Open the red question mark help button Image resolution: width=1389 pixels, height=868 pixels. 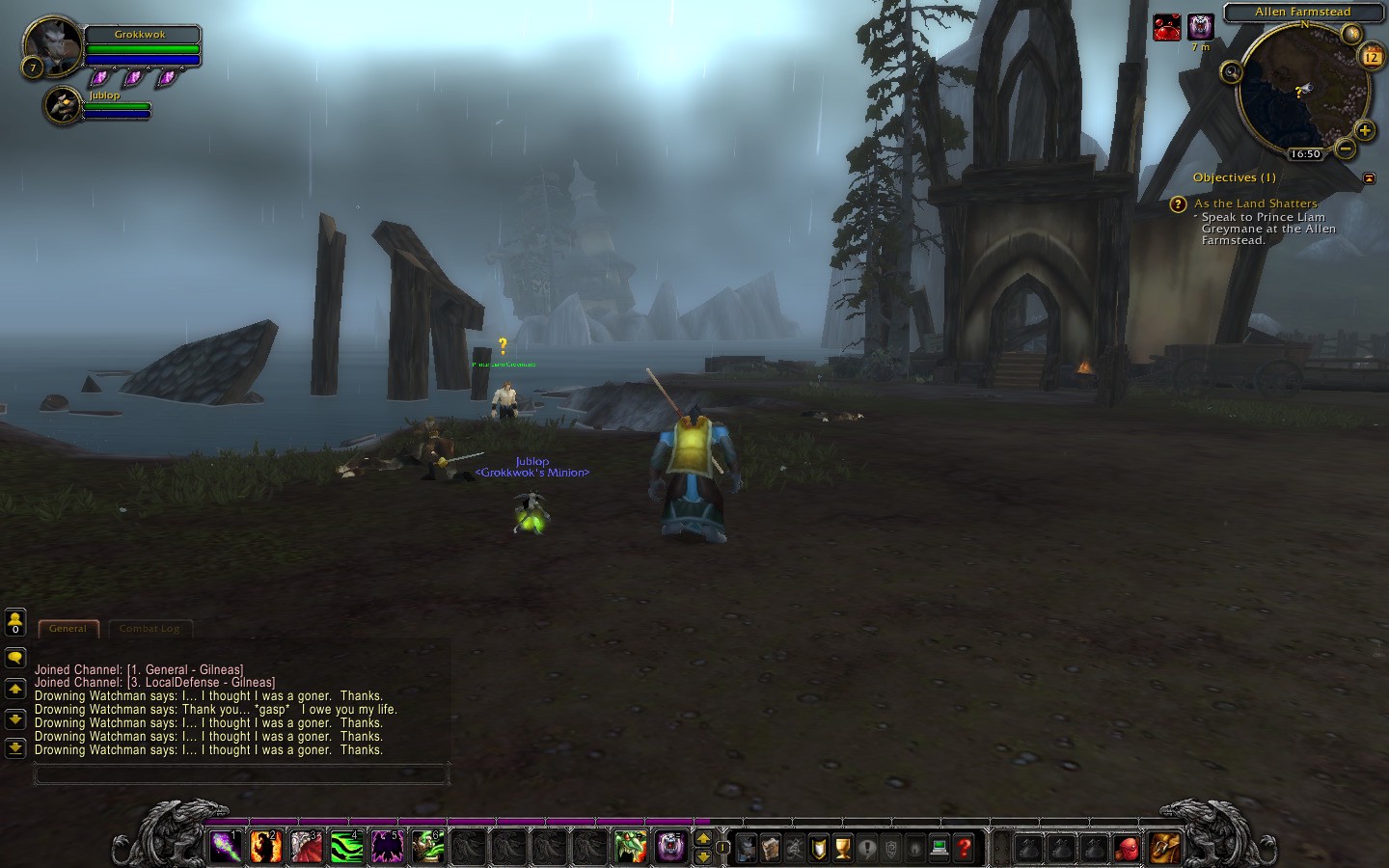pyautogui.click(x=964, y=848)
